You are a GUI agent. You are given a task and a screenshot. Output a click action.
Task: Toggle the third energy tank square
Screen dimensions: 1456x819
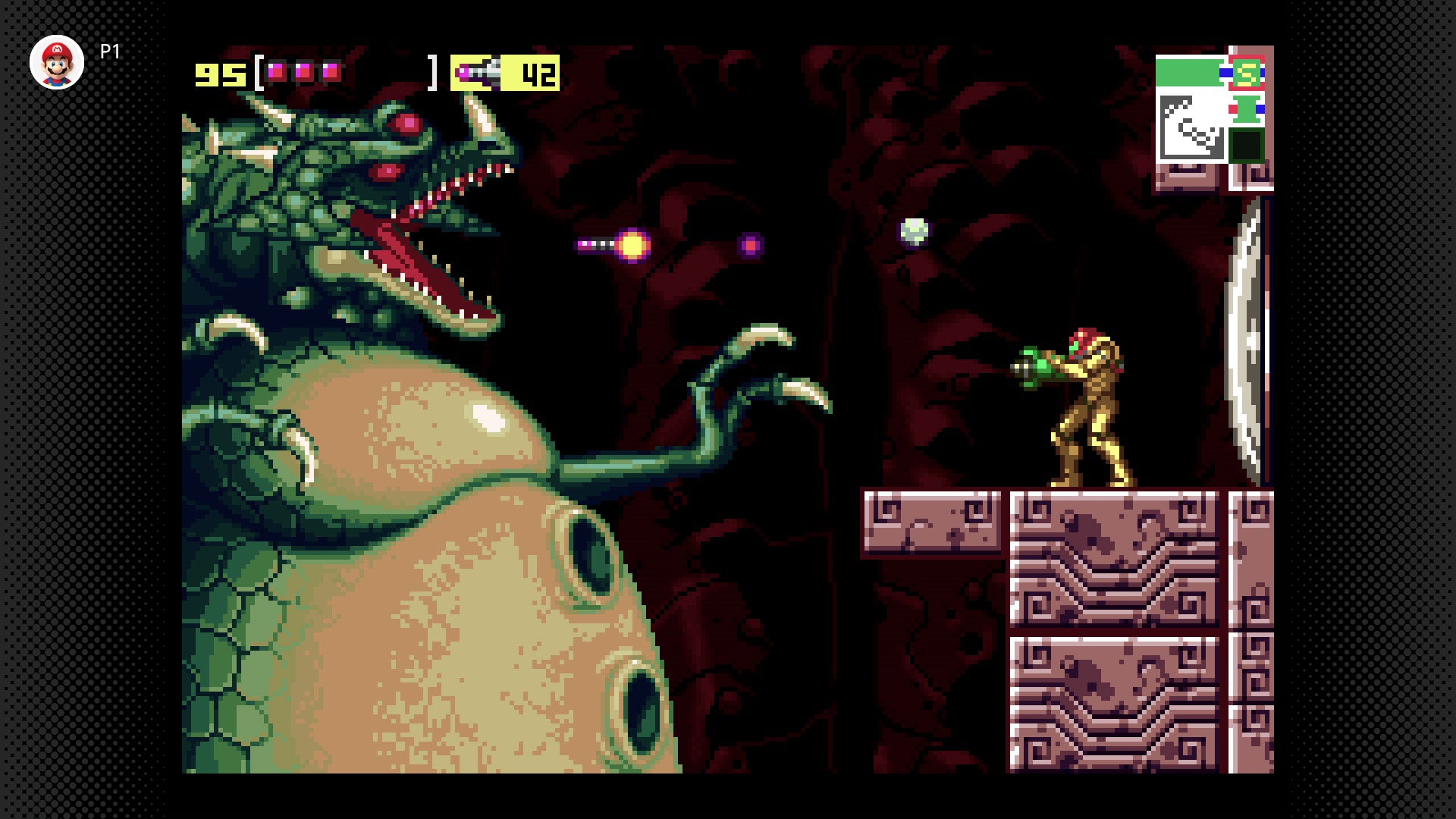[331, 72]
